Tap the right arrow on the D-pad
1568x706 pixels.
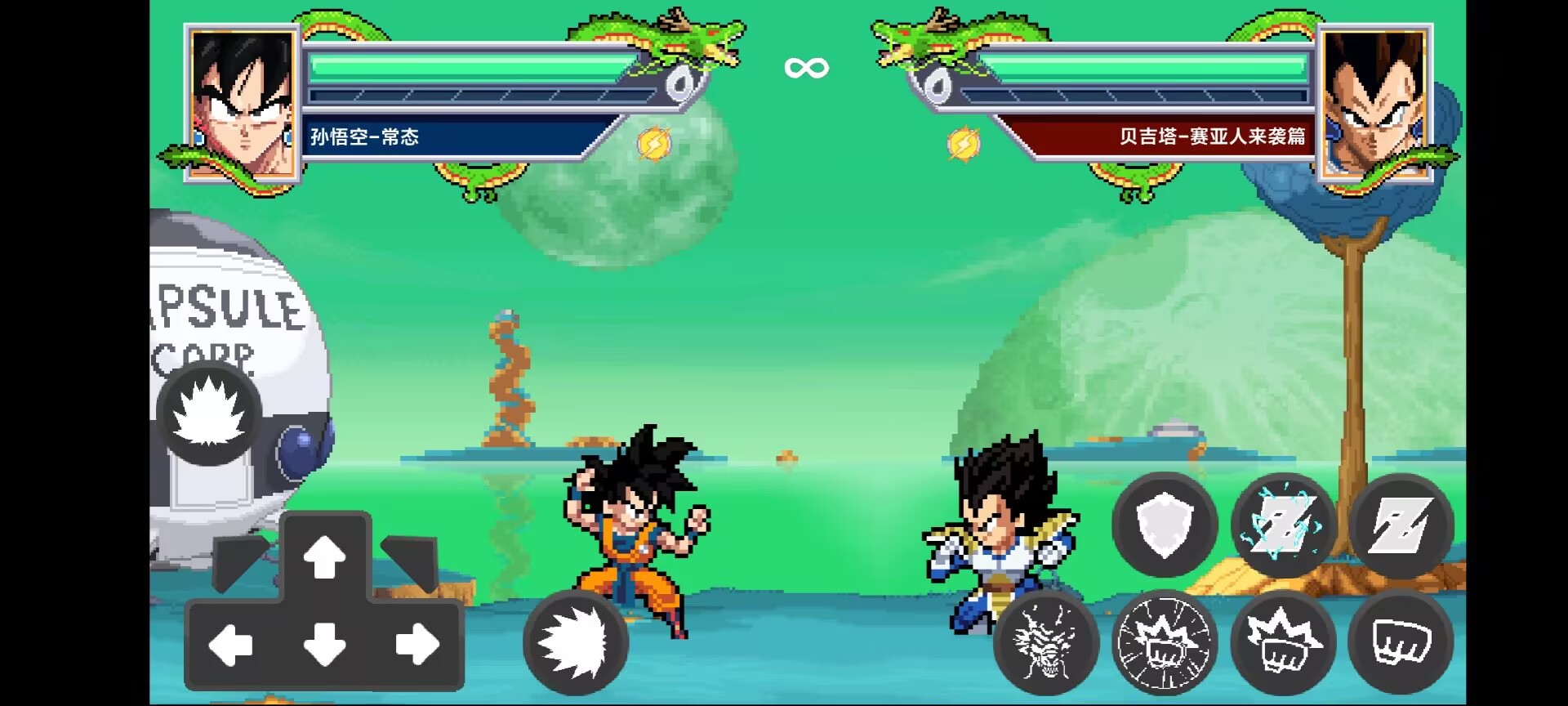(x=417, y=646)
